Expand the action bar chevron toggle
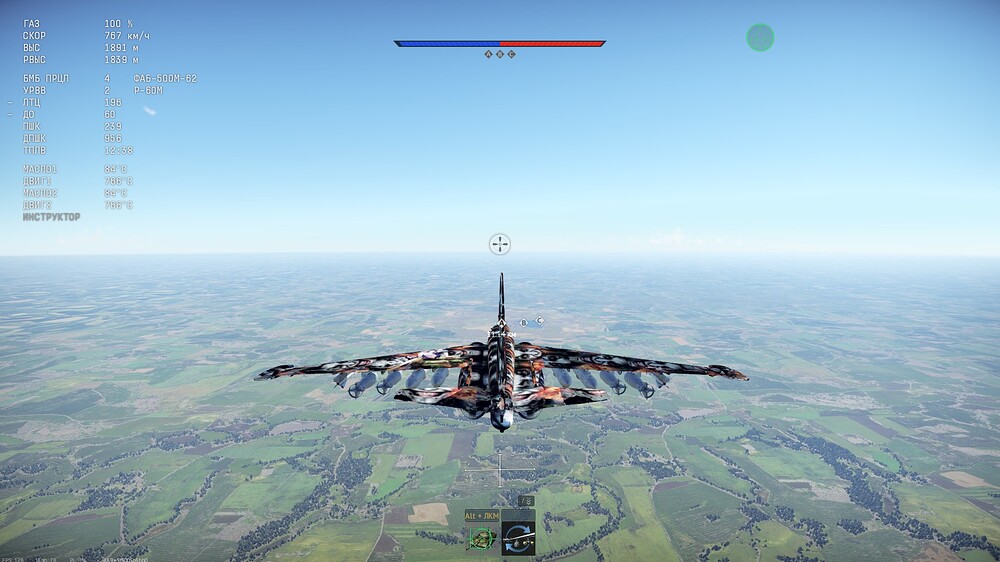 coord(524,502)
